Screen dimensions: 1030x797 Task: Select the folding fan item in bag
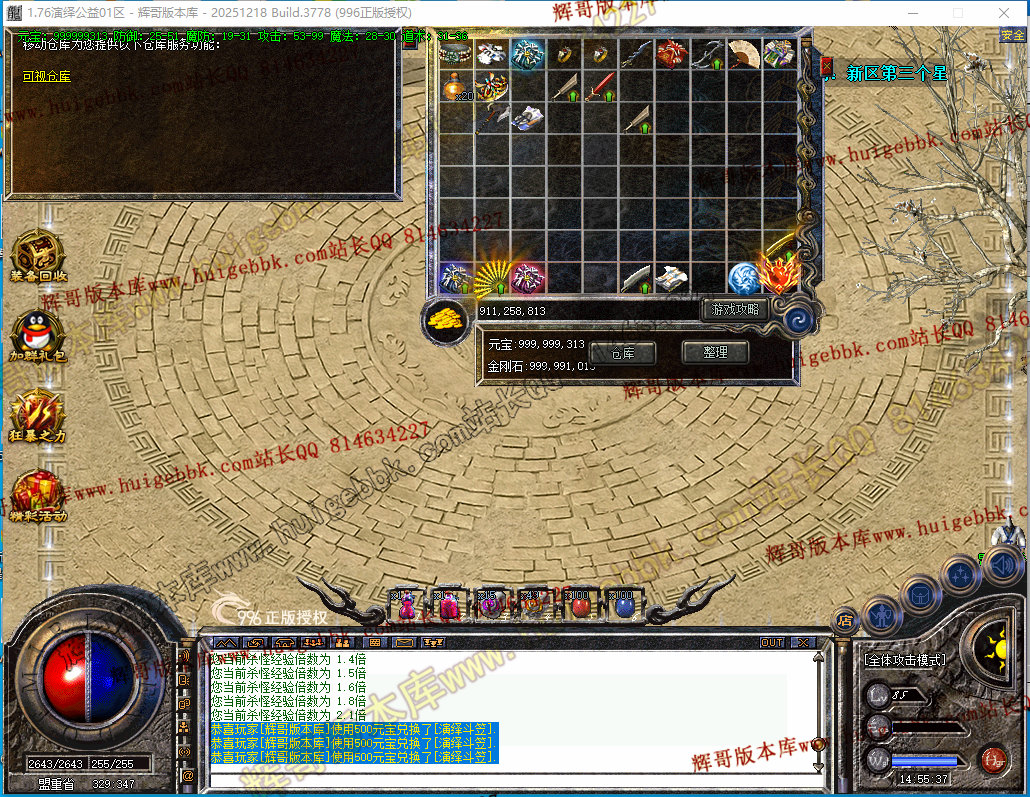click(x=743, y=54)
